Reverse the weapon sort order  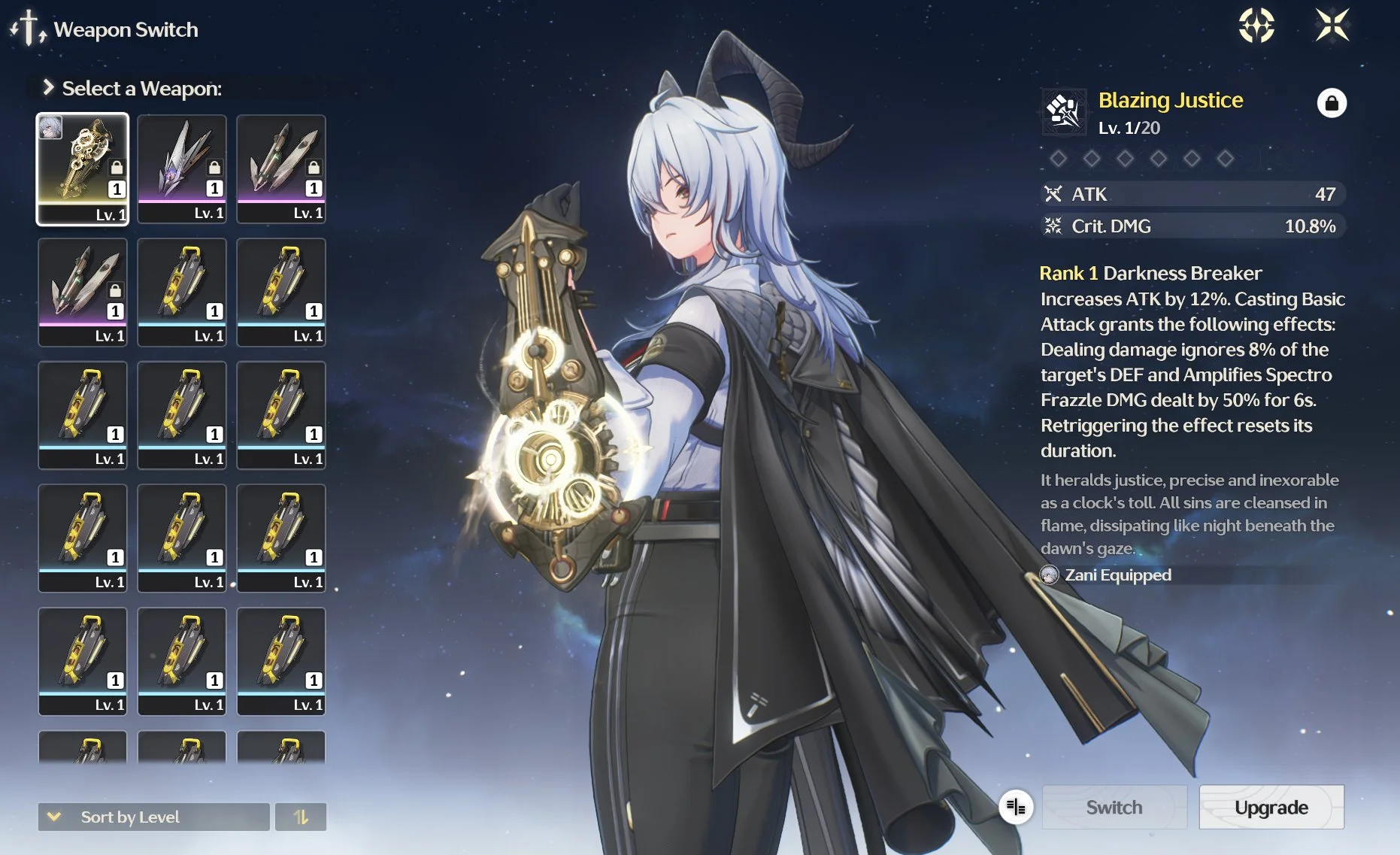click(301, 817)
